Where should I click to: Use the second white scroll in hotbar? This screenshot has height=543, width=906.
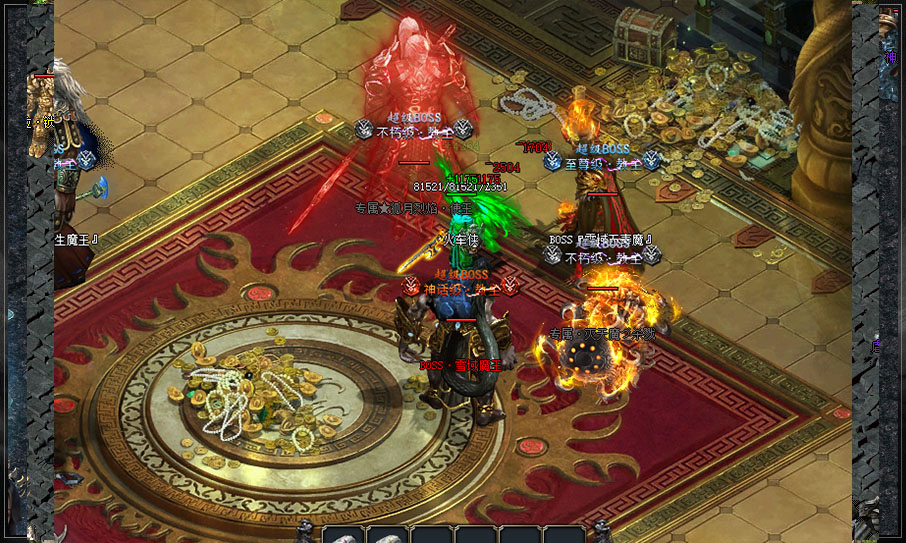[387, 535]
